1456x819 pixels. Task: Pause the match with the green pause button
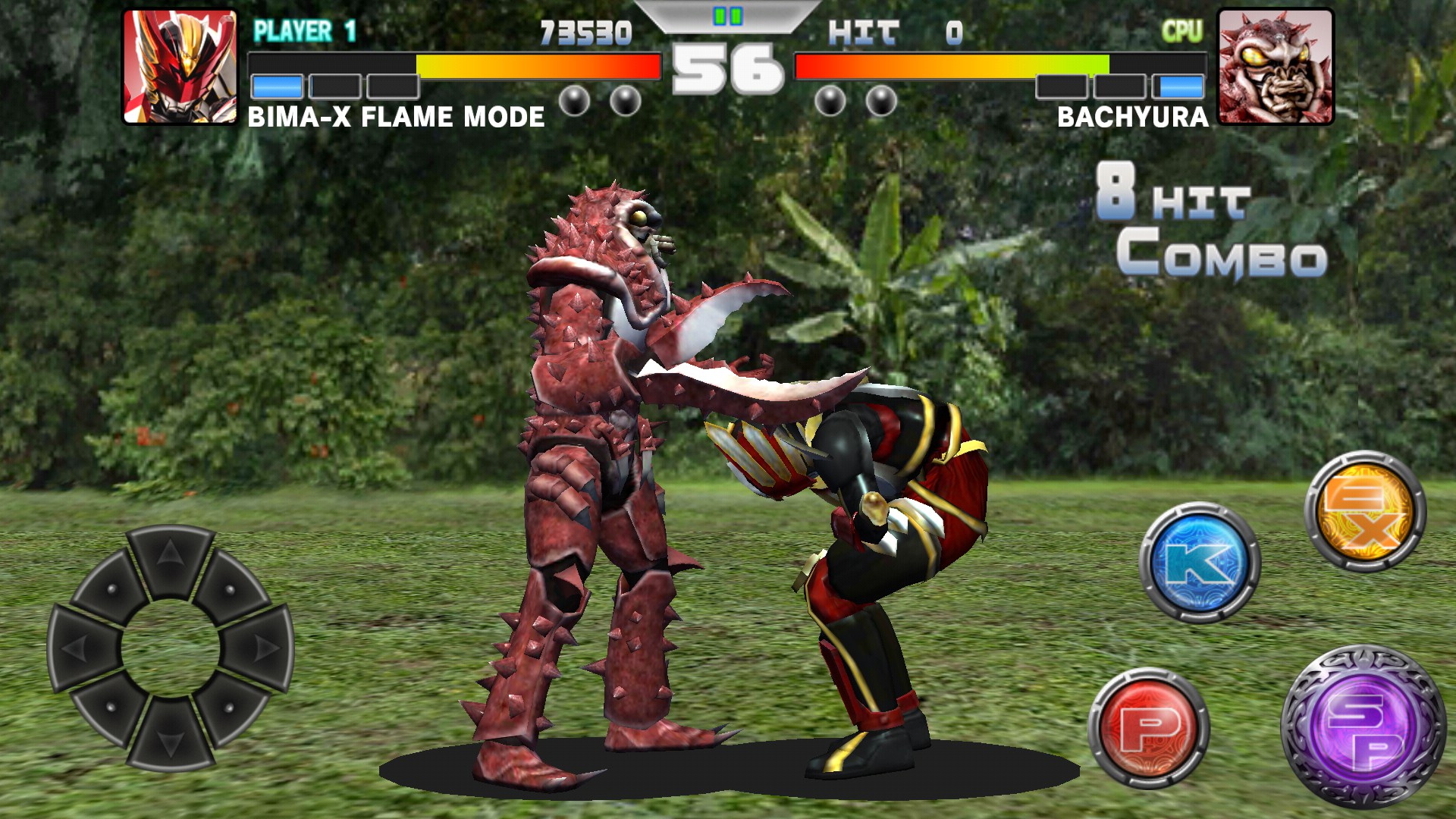(727, 16)
